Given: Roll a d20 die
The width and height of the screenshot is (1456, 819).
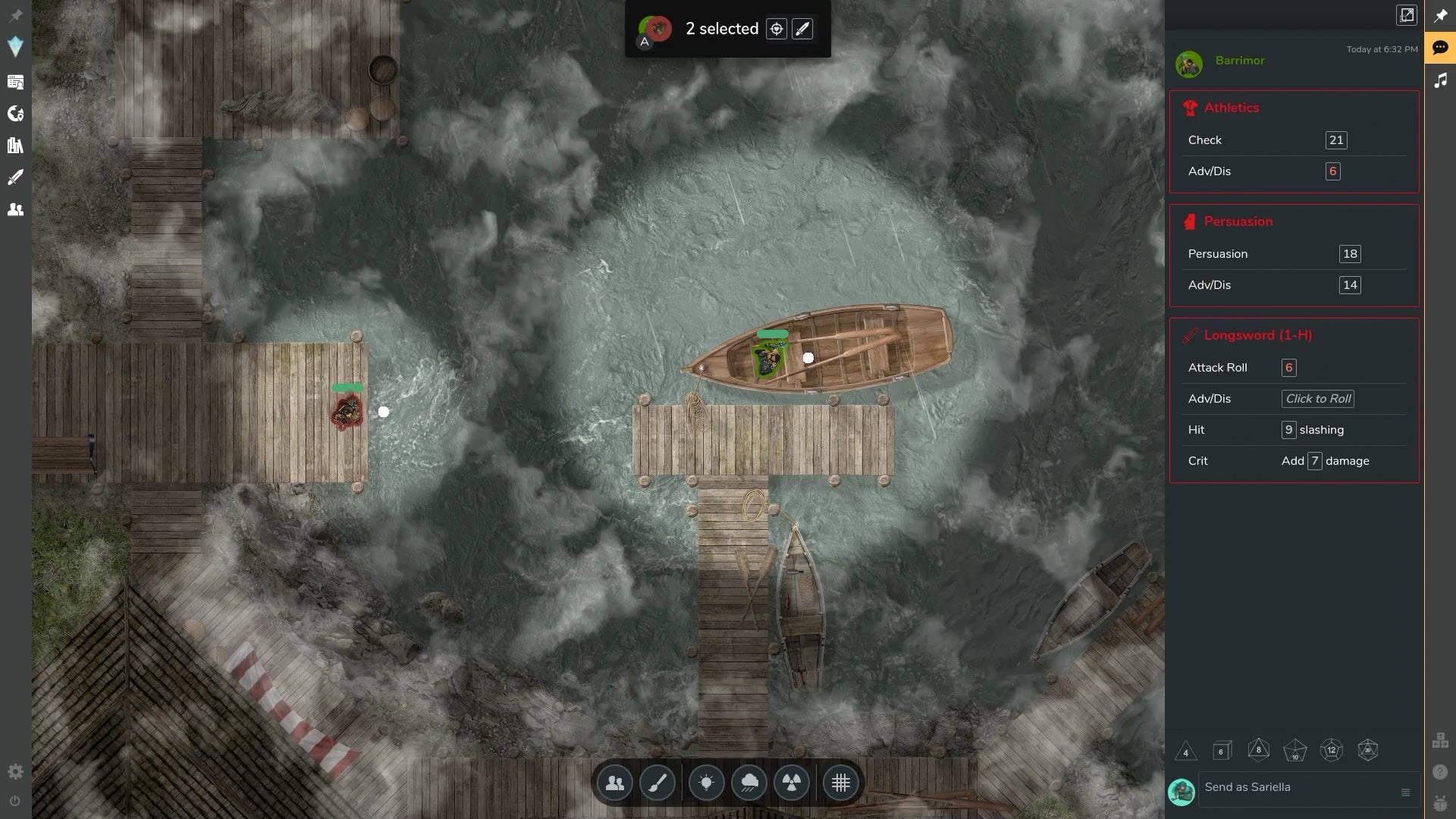Looking at the screenshot, I should pyautogui.click(x=1368, y=751).
